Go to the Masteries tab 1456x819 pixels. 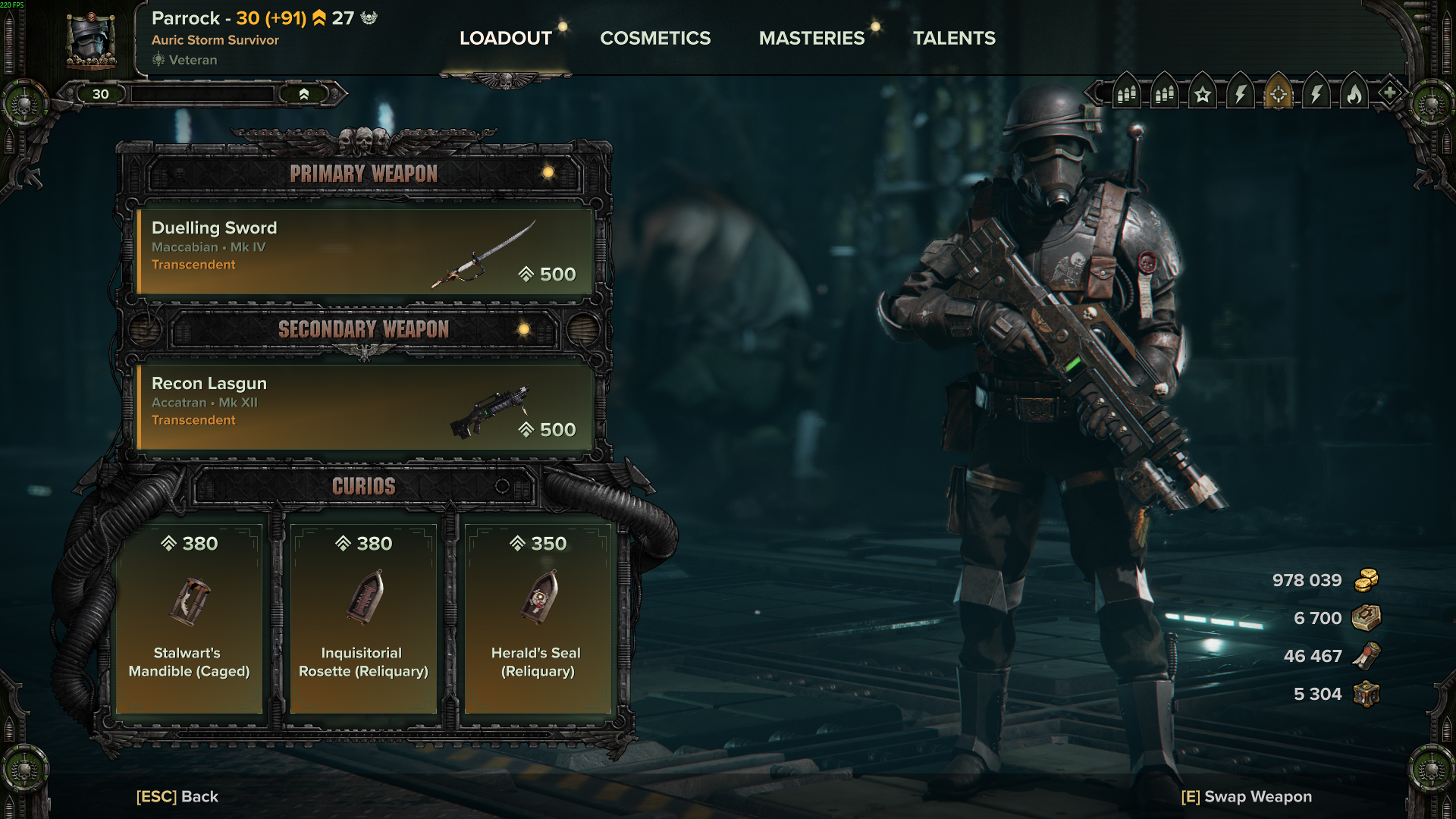pyautogui.click(x=811, y=38)
